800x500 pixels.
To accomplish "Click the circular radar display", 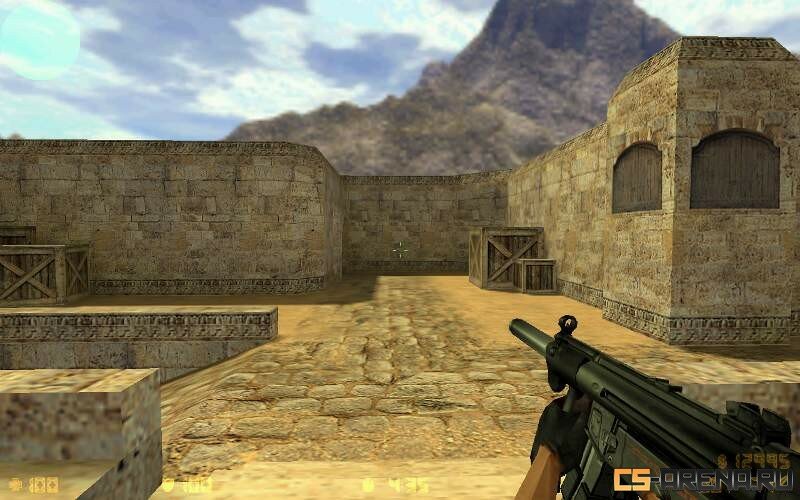I will (39, 40).
